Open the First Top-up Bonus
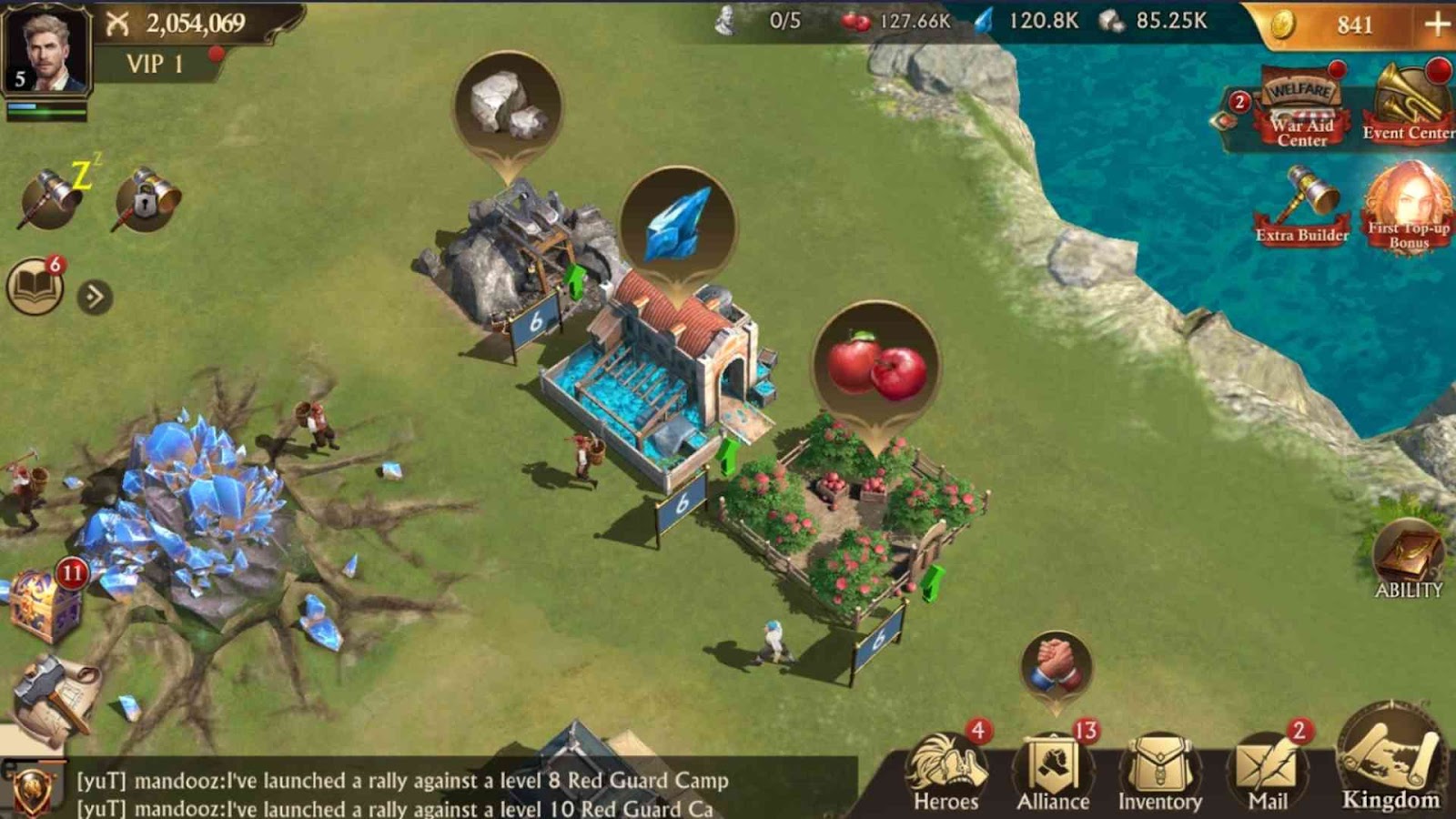The image size is (1456, 819). 1408,207
